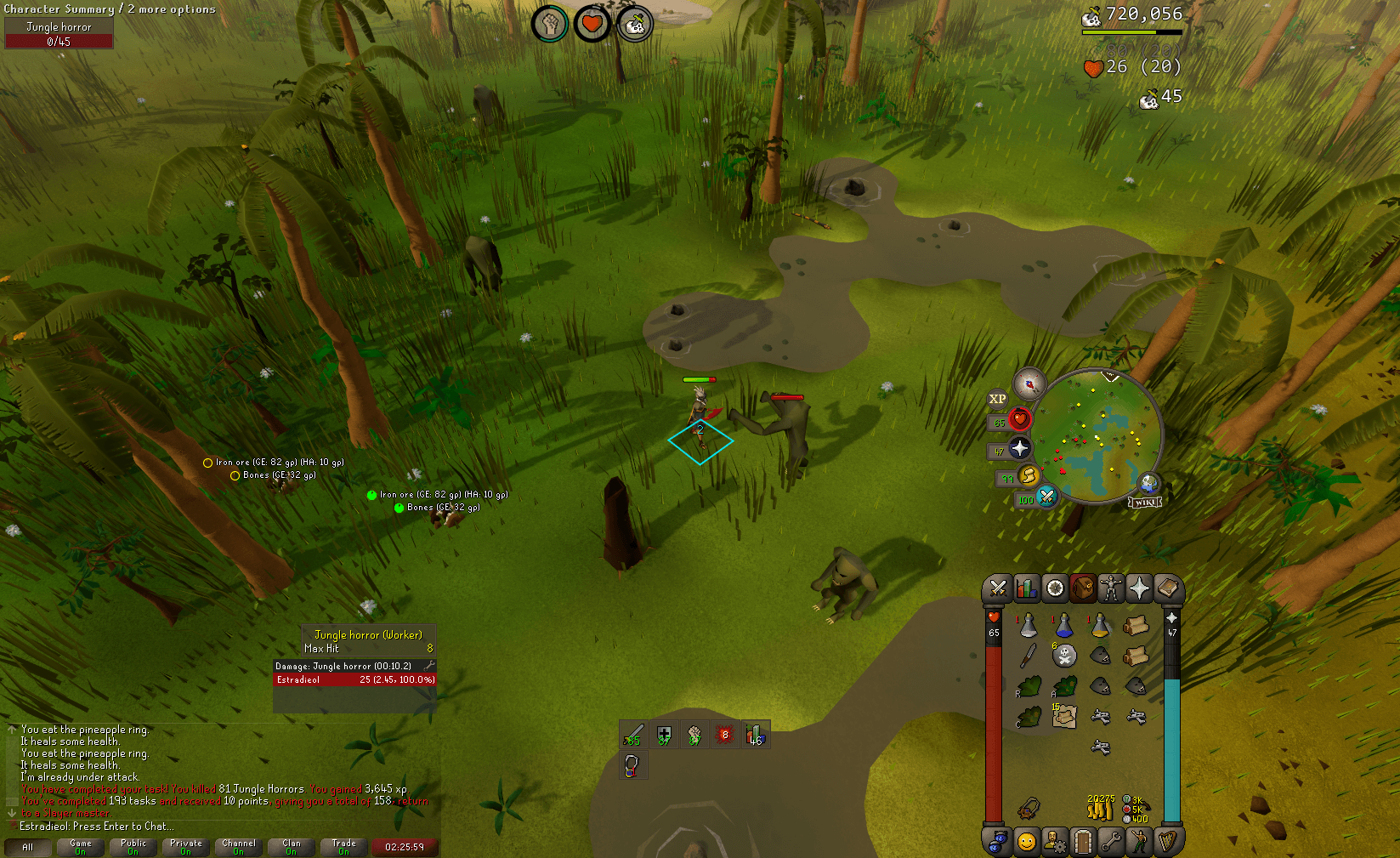Open the Prayer tab

(1139, 588)
